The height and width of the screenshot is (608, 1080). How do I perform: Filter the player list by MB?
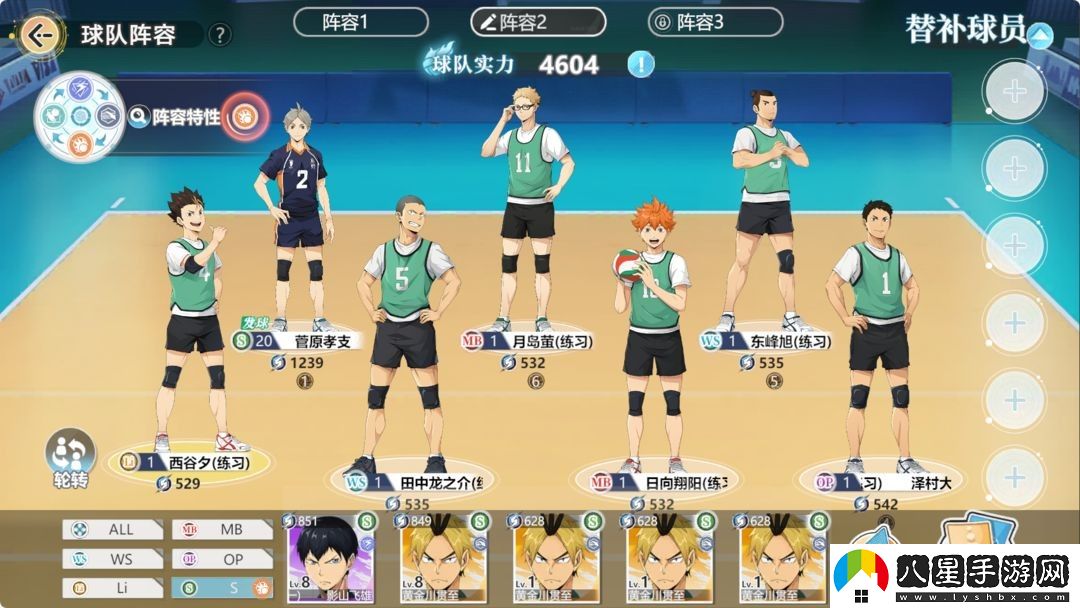click(x=222, y=530)
